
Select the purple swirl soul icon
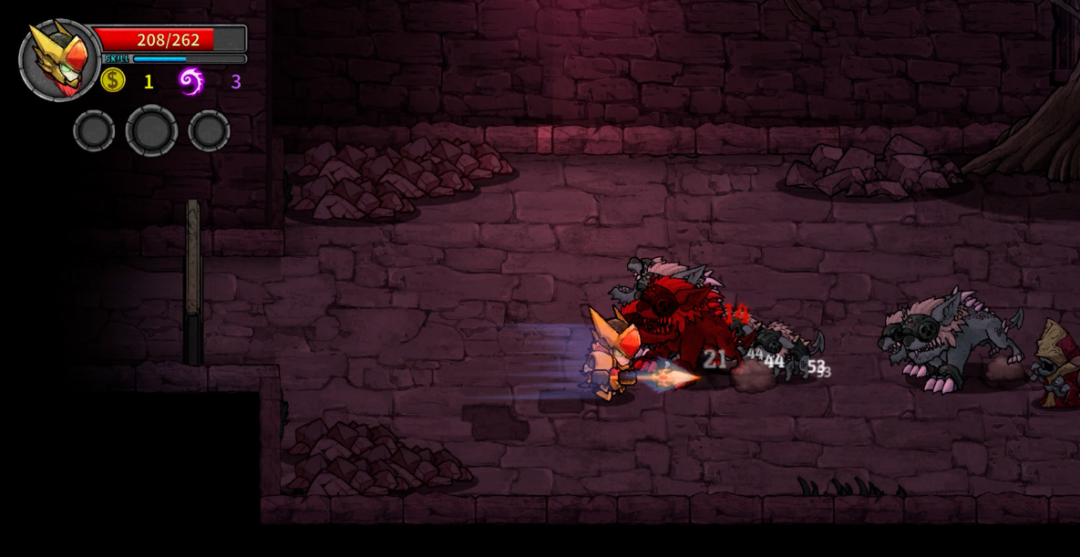[191, 81]
